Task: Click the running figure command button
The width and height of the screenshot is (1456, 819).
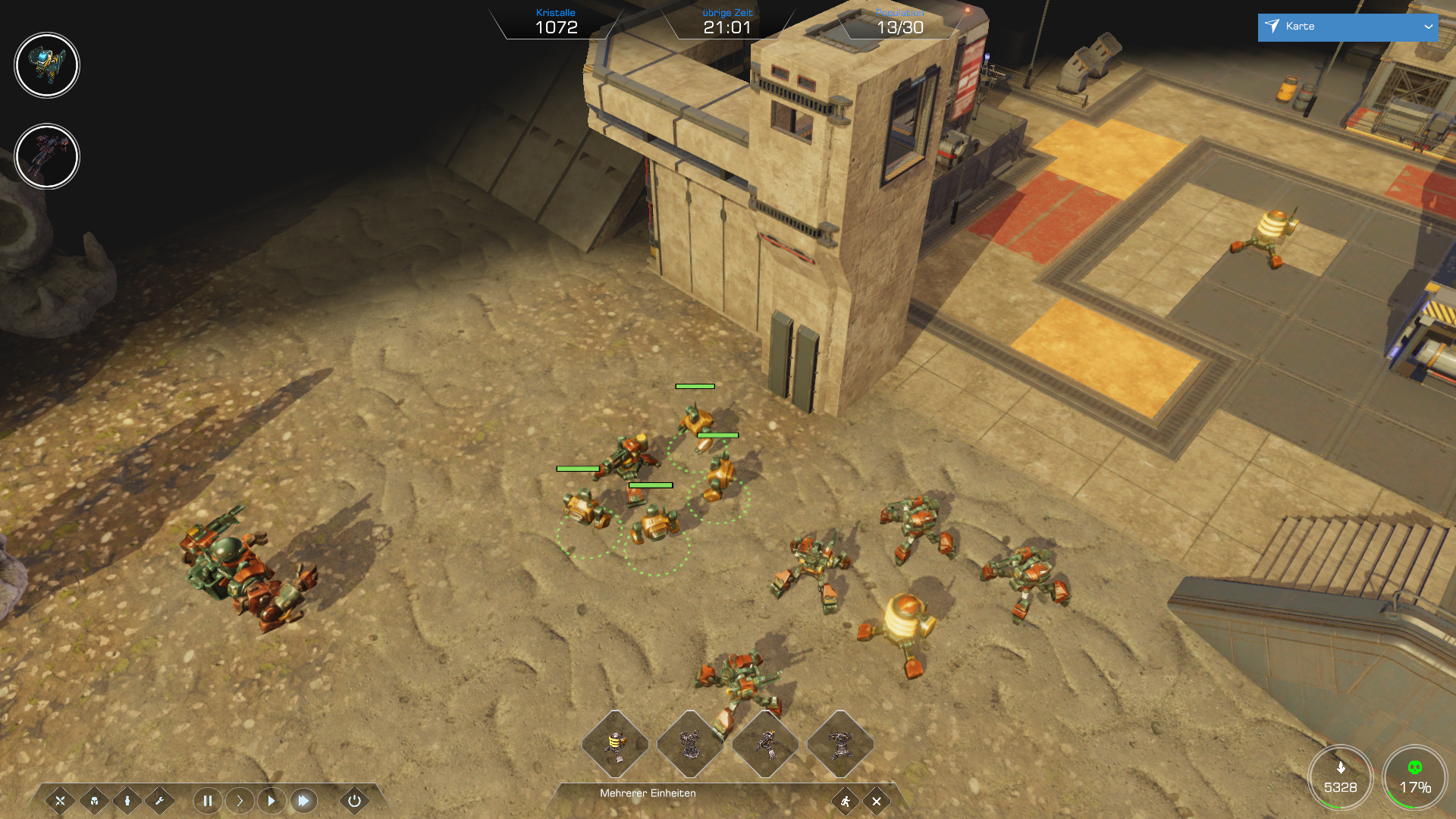Action: (845, 801)
